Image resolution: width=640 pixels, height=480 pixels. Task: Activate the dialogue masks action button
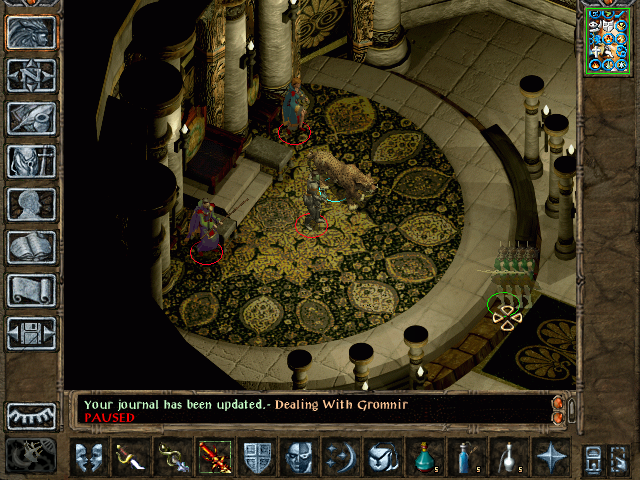[x=89, y=457]
